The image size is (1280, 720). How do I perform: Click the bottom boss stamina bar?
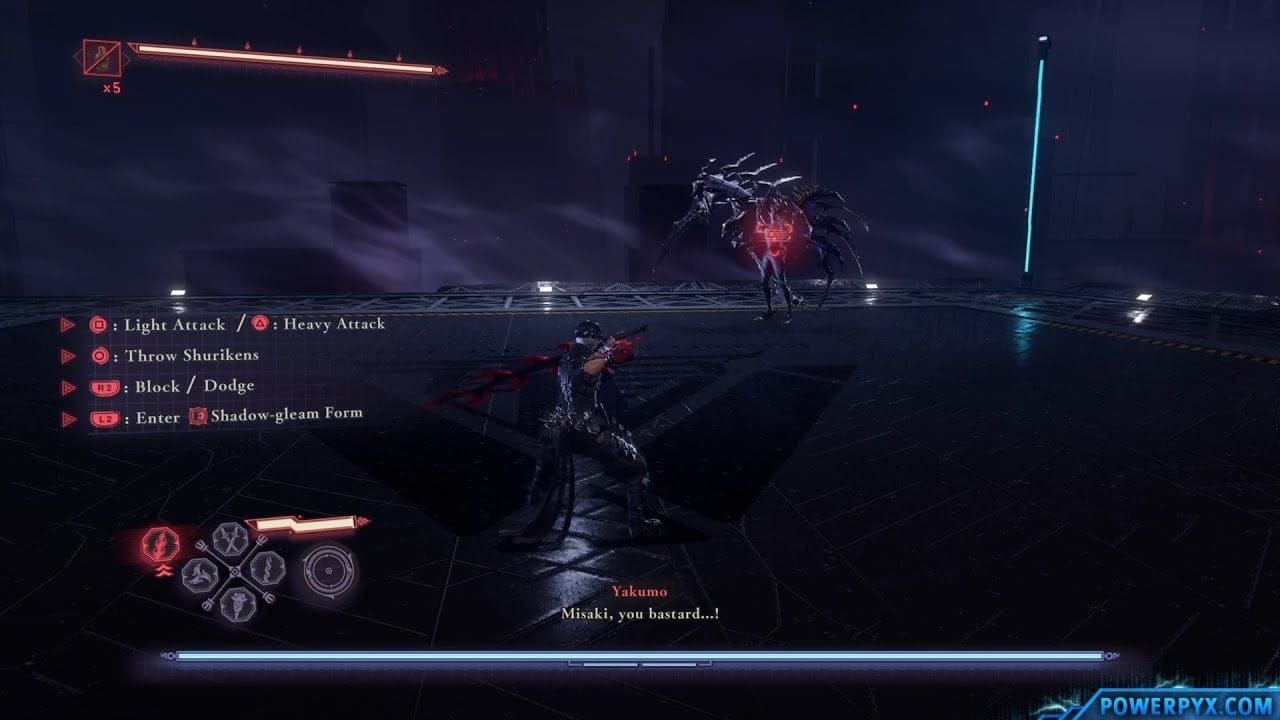pos(640,655)
